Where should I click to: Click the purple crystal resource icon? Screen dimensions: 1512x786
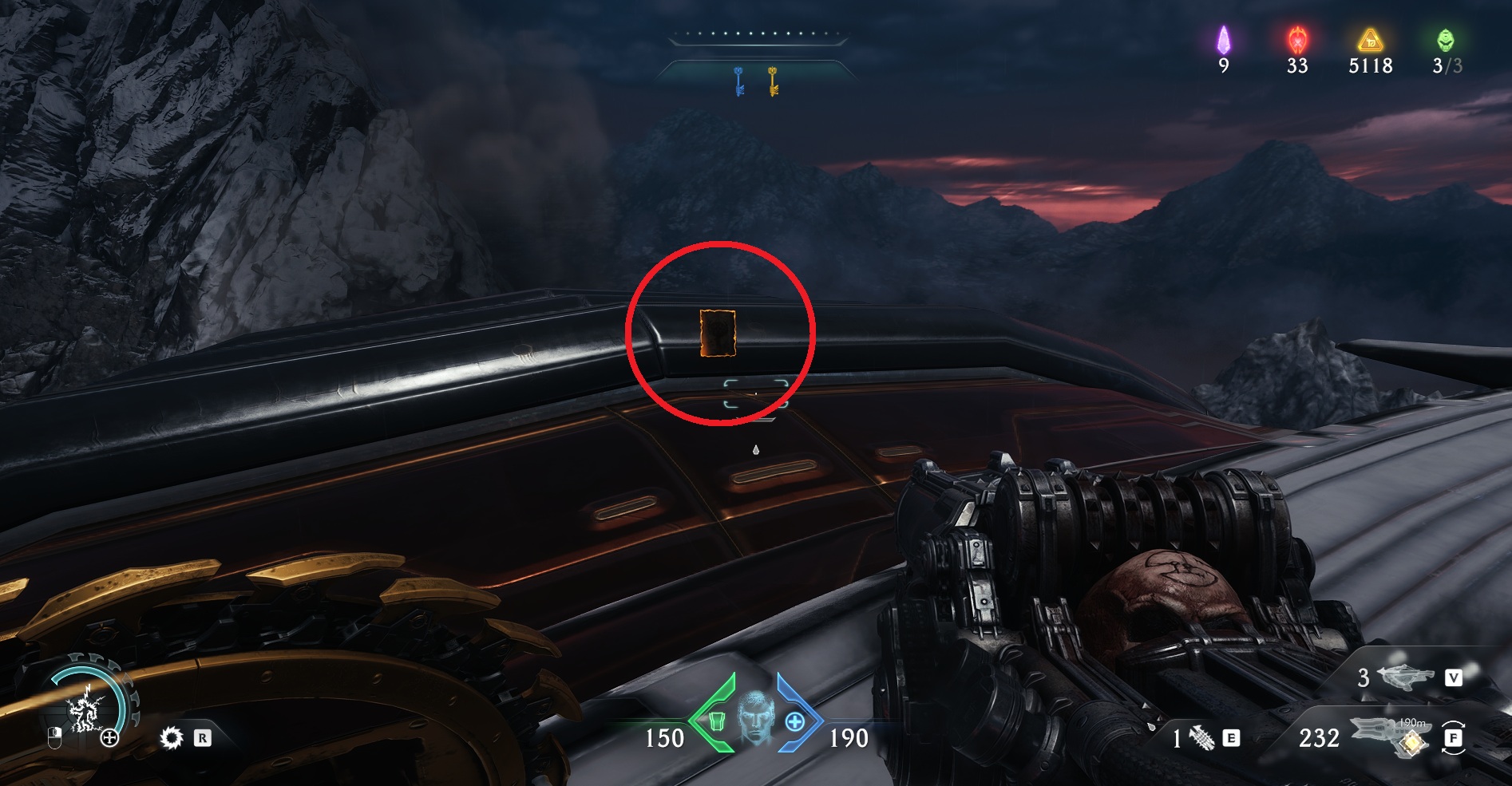tap(1224, 40)
